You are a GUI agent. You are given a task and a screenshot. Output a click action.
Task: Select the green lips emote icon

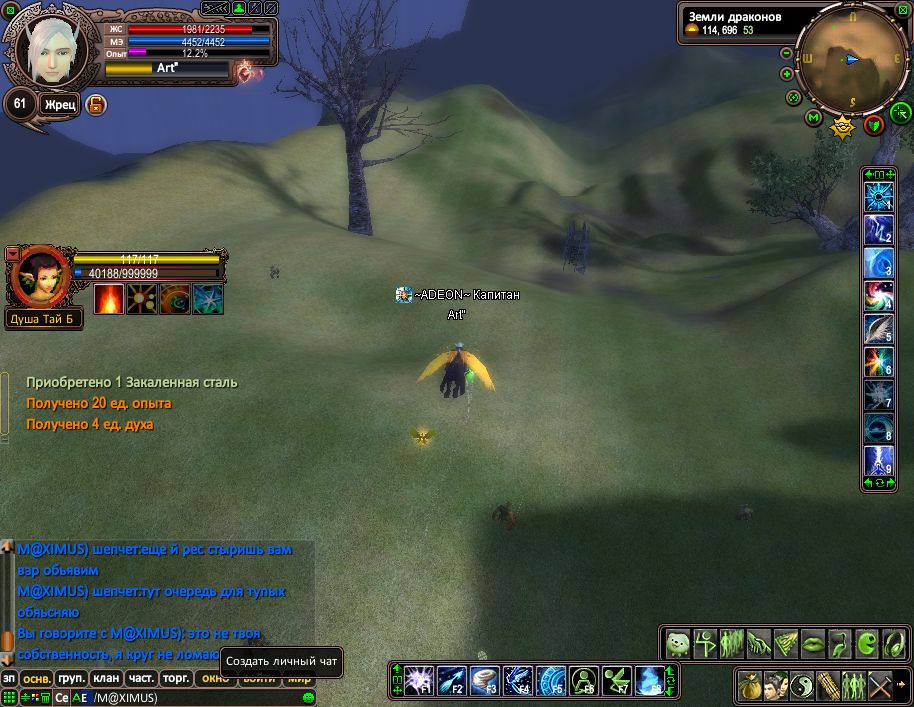click(813, 641)
